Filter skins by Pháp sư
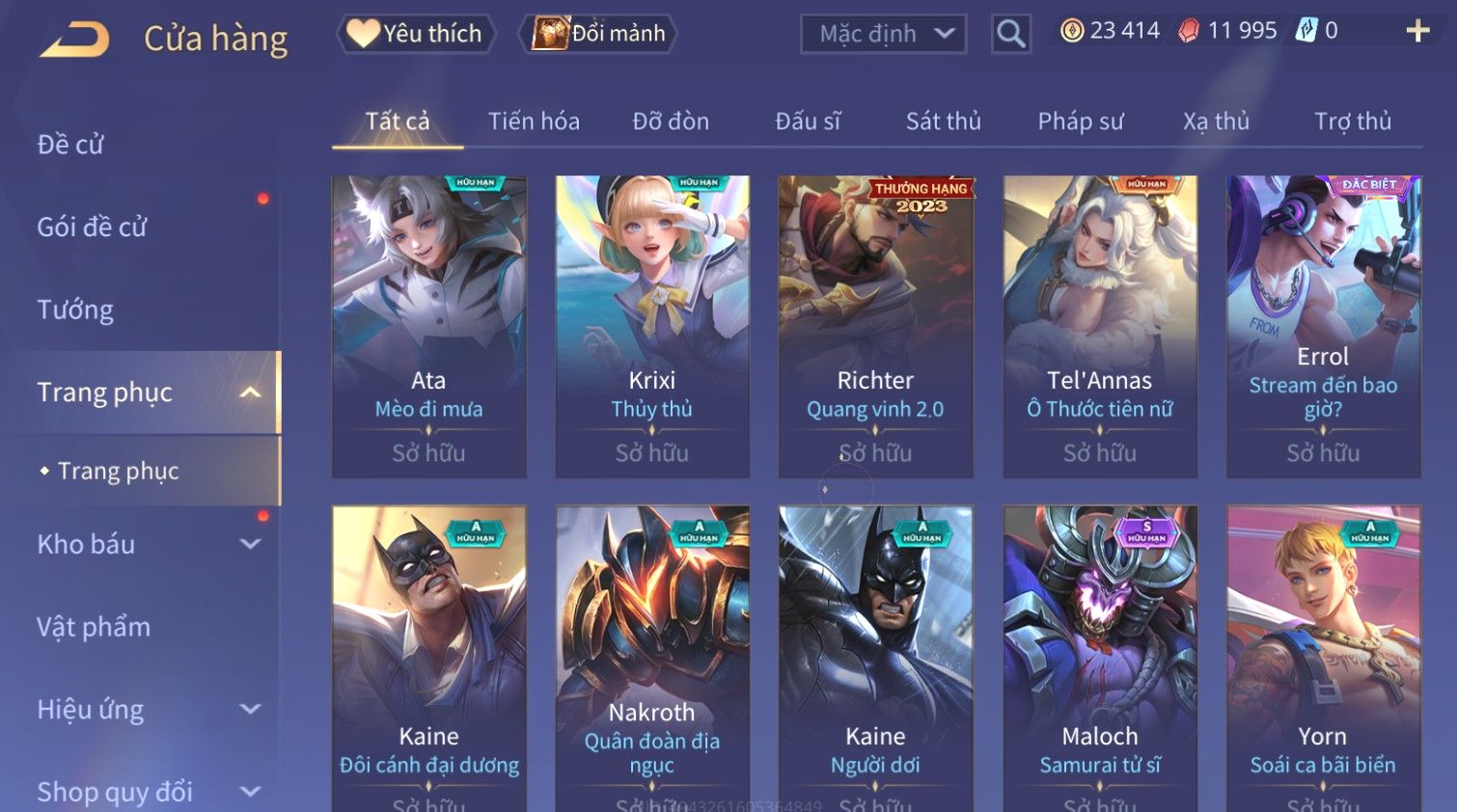This screenshot has height=812, width=1457. [1081, 122]
